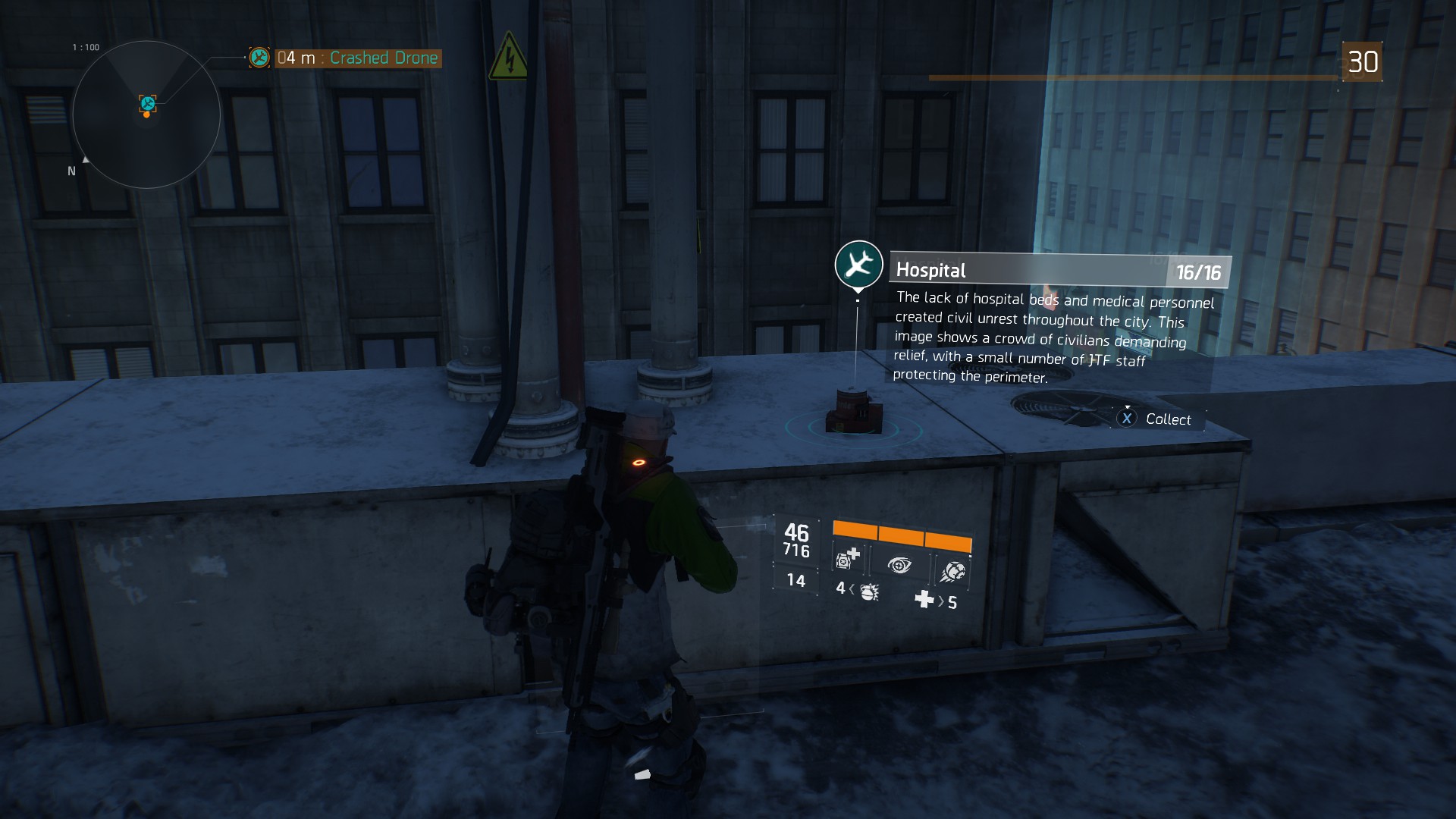Select the Crashed Drone objective tracker

(x=356, y=58)
